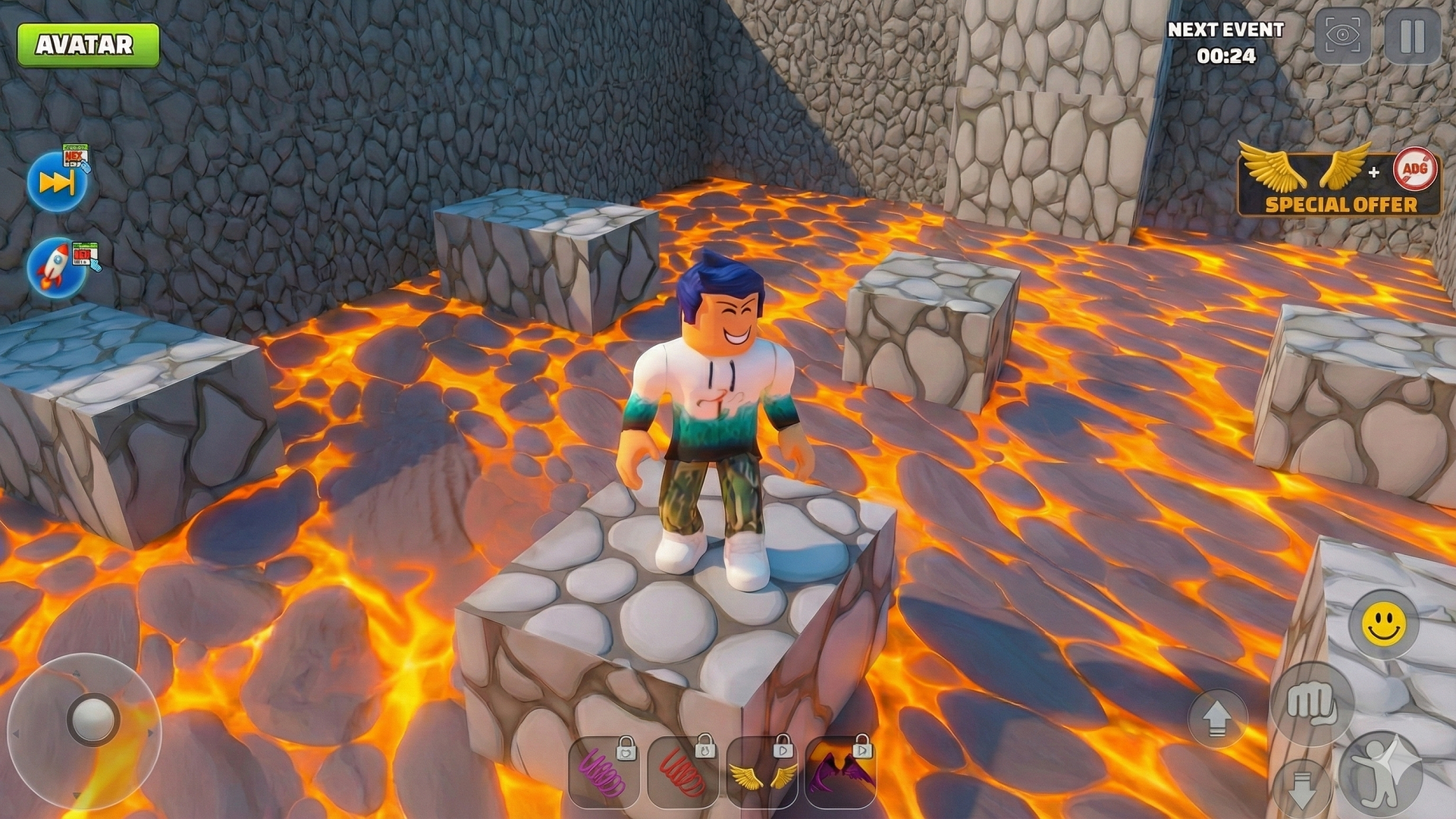Image resolution: width=1456 pixels, height=819 pixels.
Task: Open the AVATAR customization menu
Action: point(87,43)
